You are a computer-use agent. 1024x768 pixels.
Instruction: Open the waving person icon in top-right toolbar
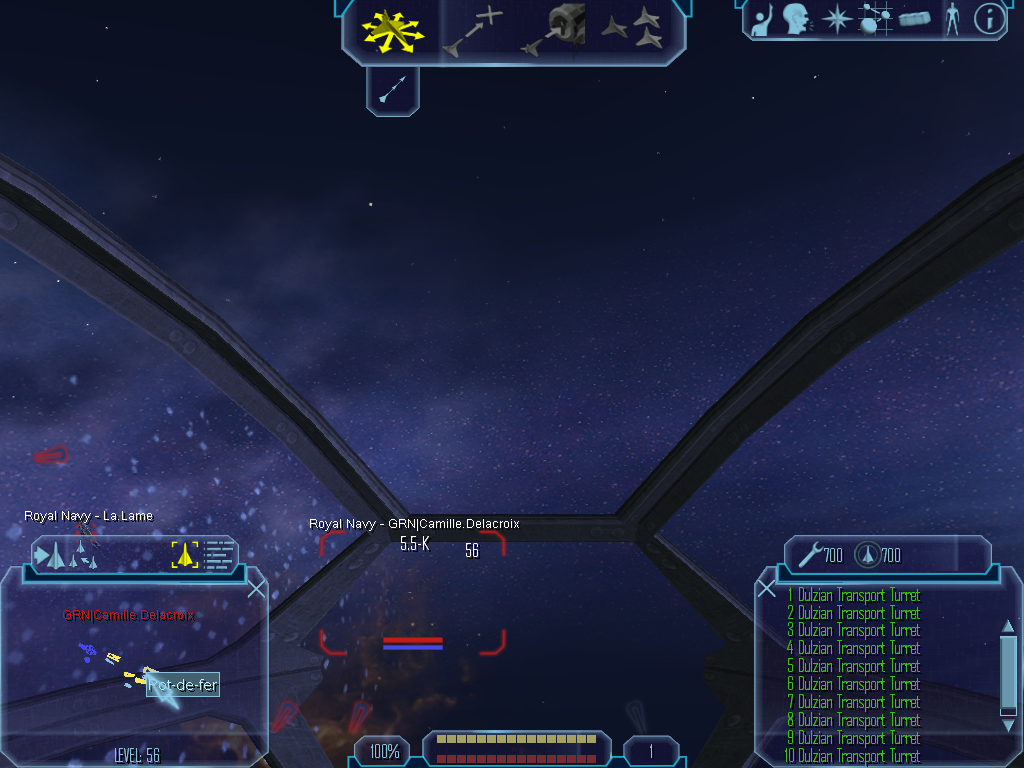point(763,19)
